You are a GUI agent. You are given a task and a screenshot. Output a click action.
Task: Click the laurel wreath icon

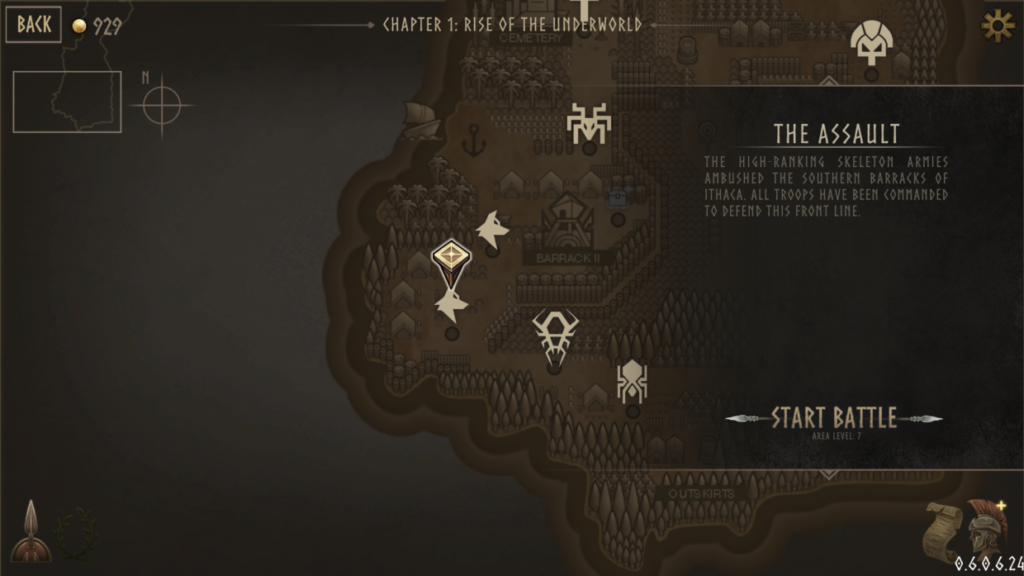click(76, 533)
